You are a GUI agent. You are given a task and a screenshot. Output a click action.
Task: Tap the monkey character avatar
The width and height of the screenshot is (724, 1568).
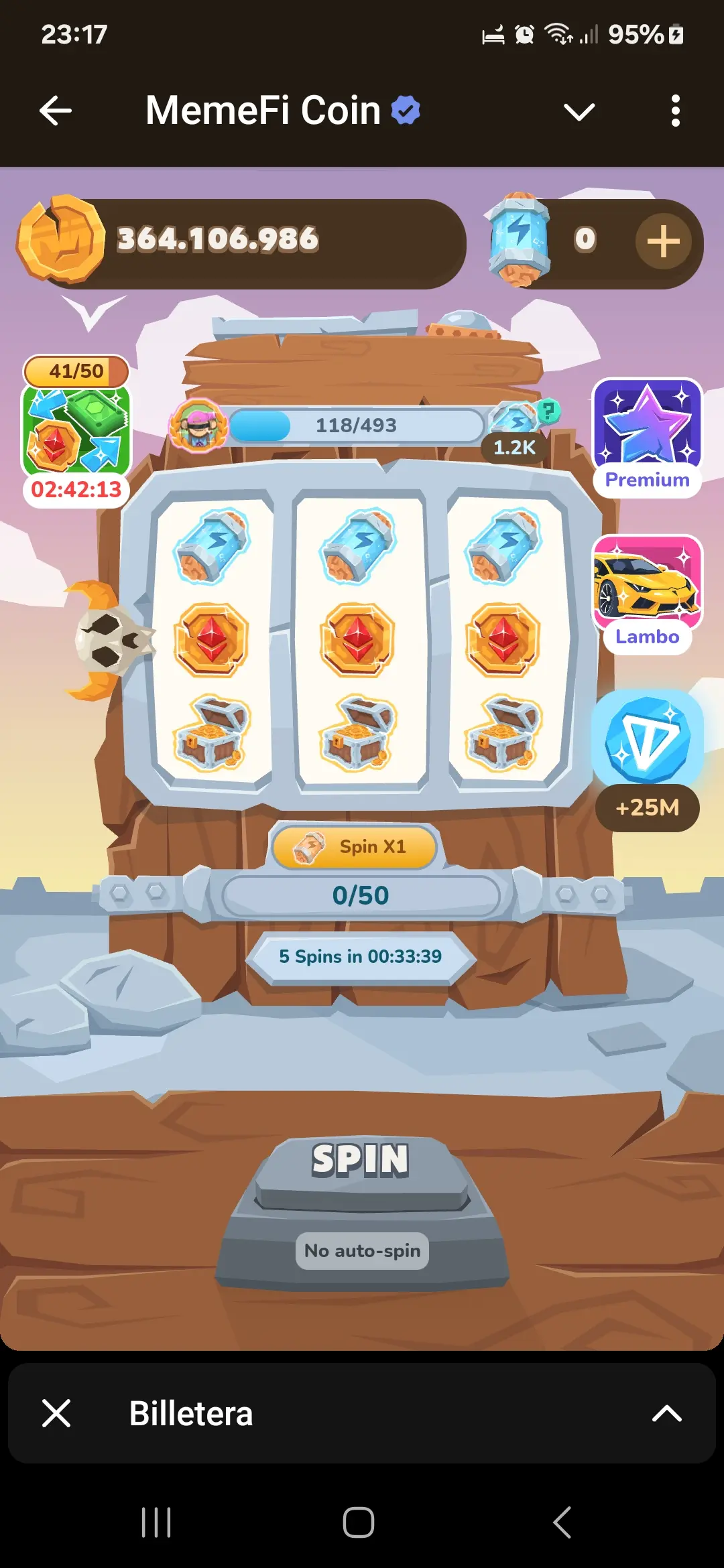[x=198, y=425]
